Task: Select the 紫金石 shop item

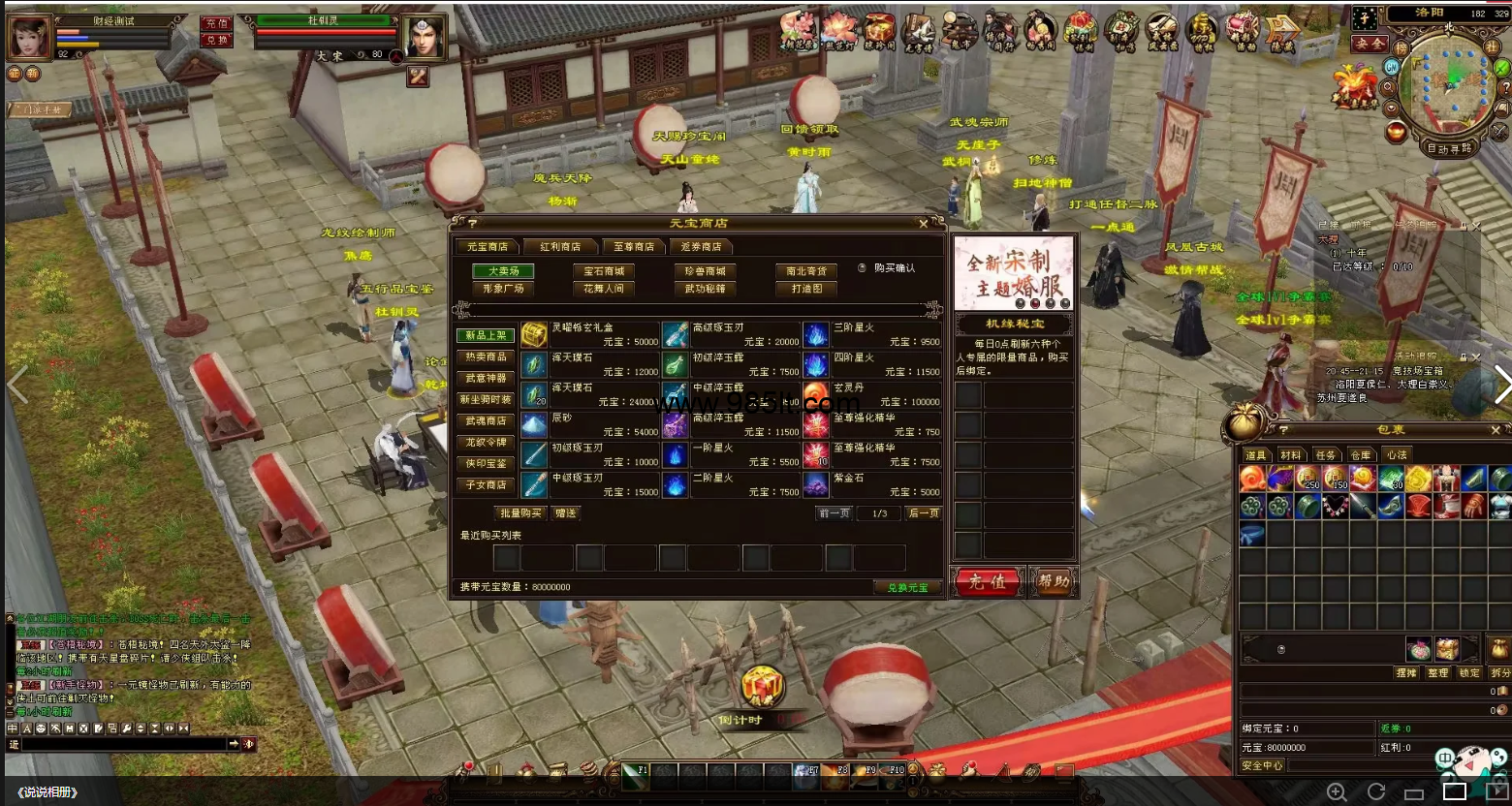Action: point(816,484)
